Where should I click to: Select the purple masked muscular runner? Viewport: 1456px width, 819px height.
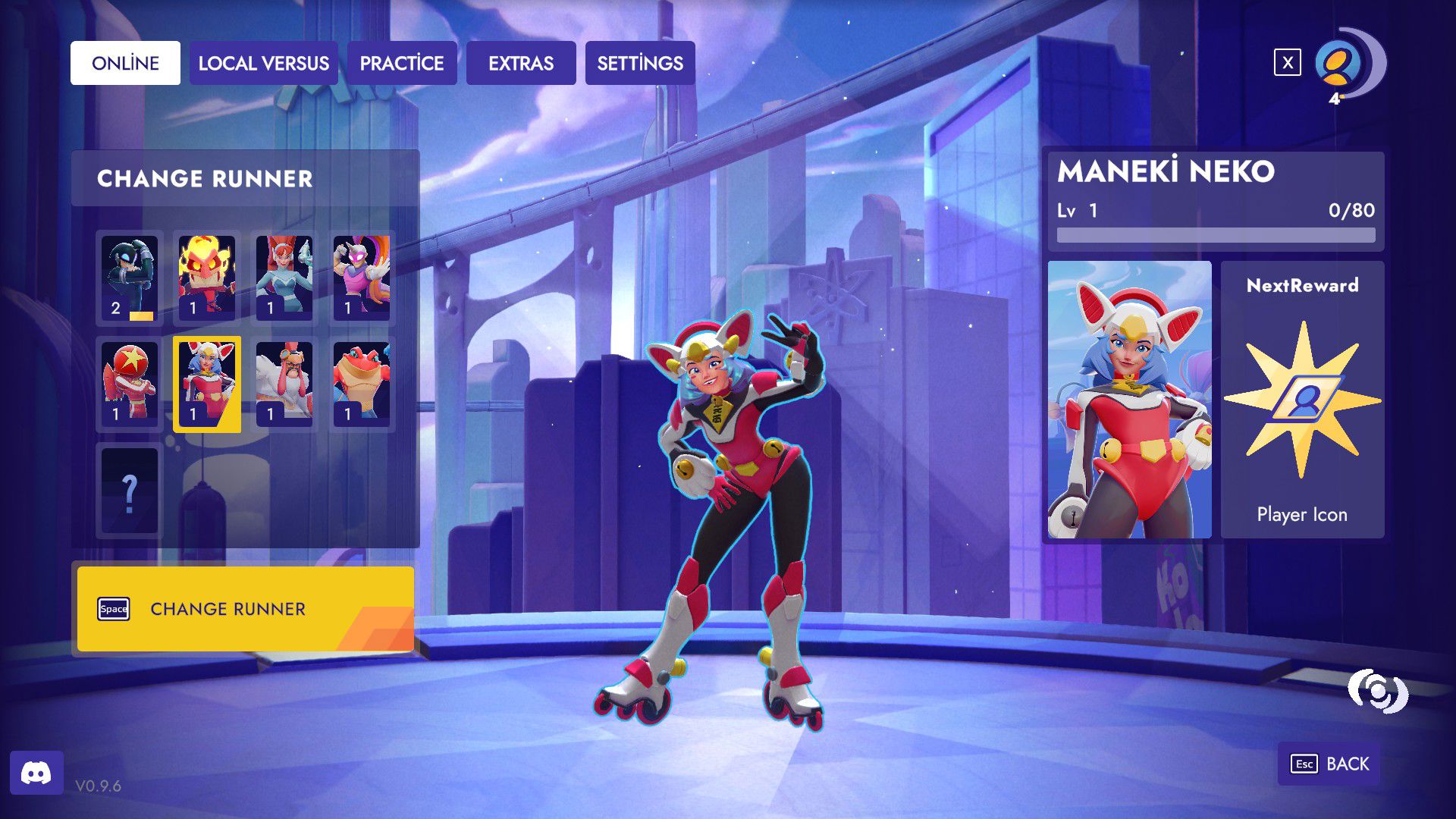(x=362, y=278)
